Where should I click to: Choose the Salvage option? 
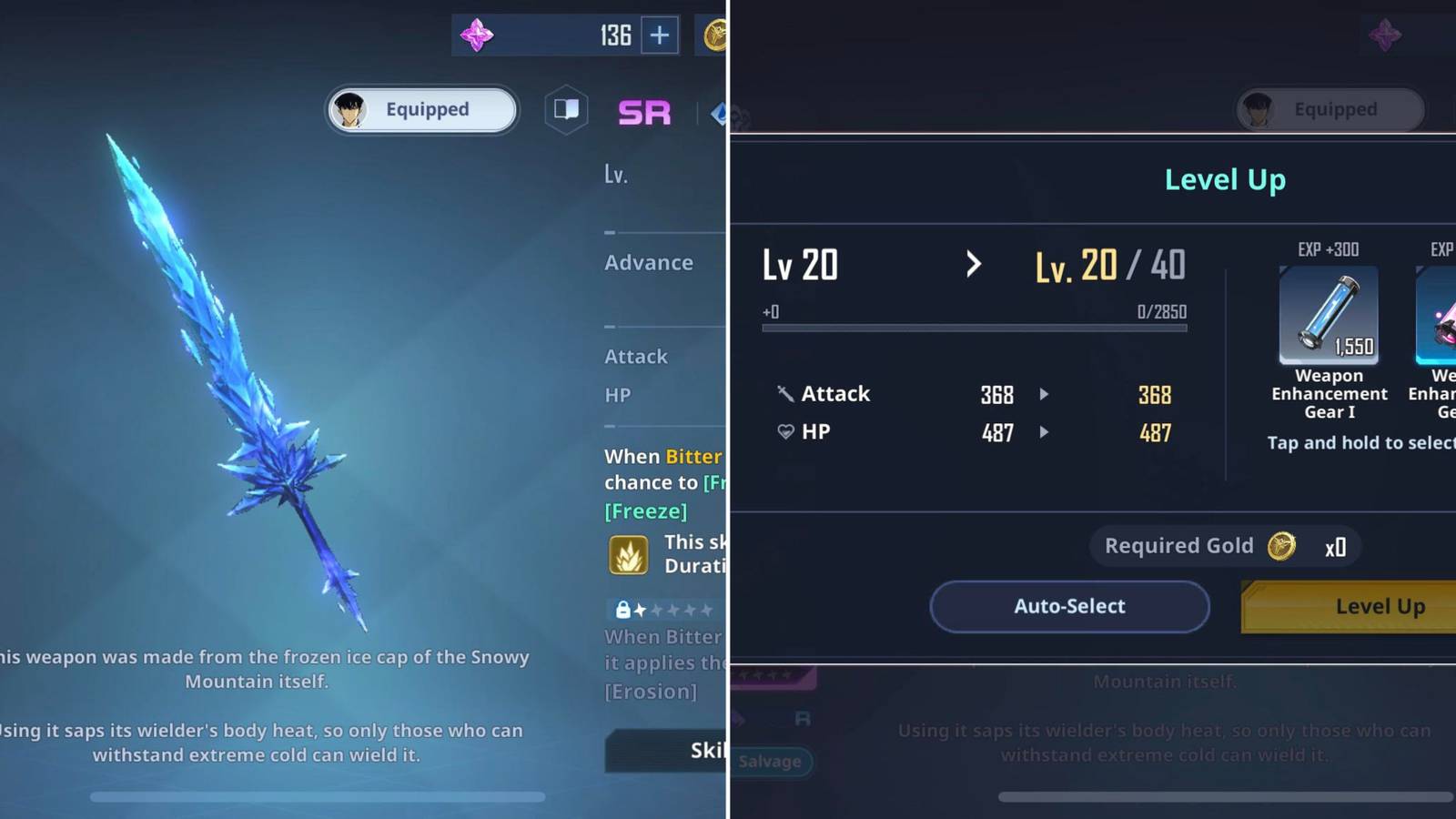(770, 762)
